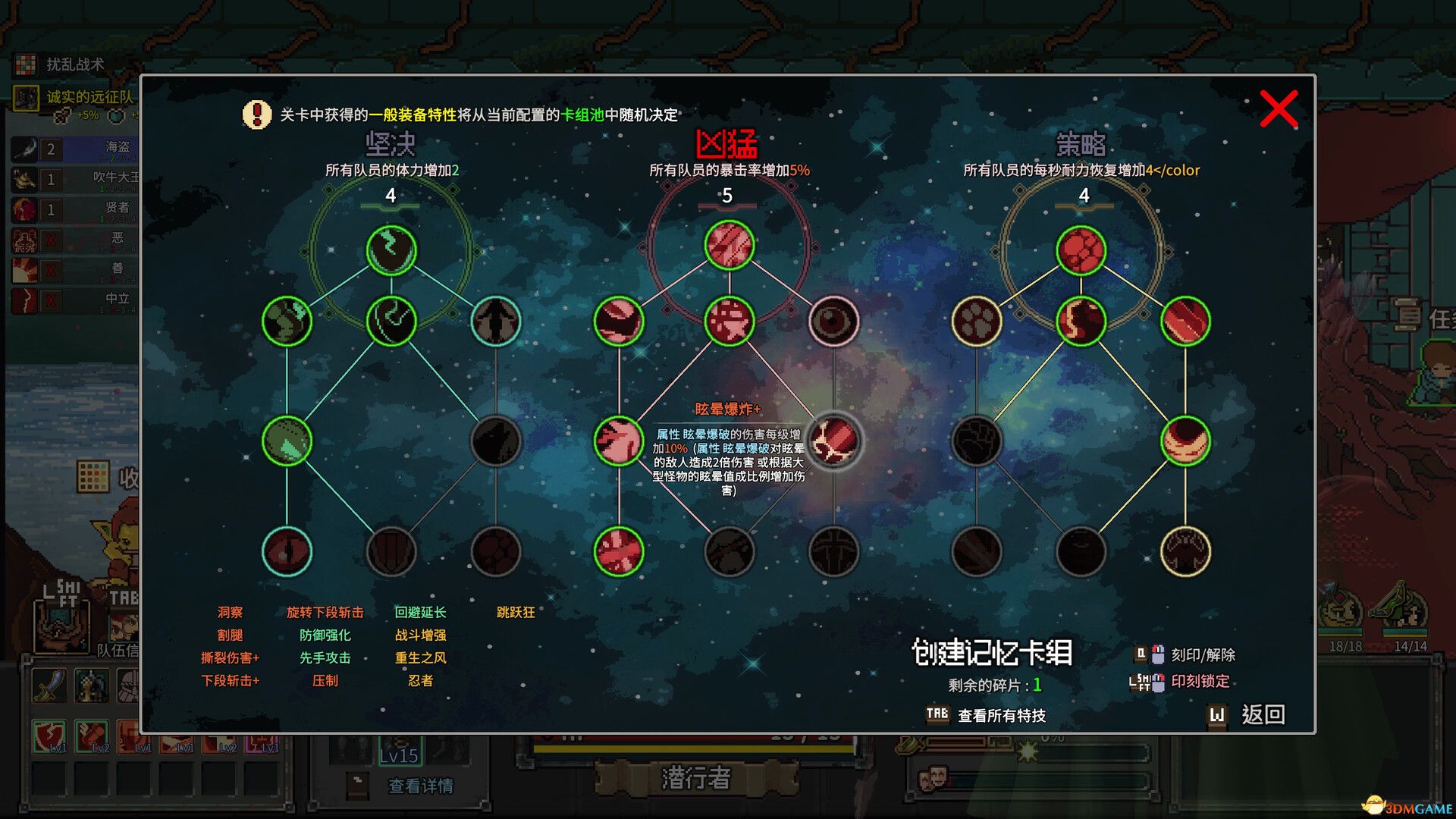Screen dimensions: 1456x819
Task: Expand 查看详情 to view character details
Action: 421,786
